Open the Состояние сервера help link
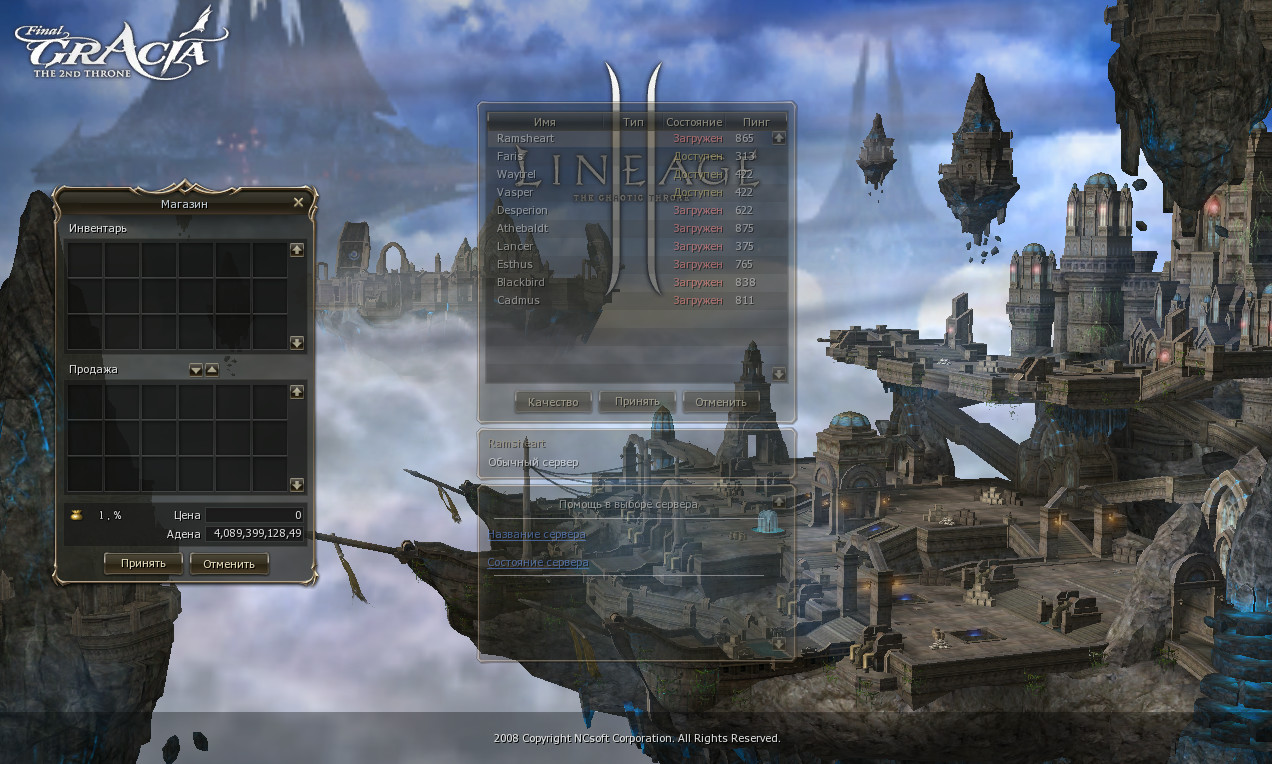This screenshot has width=1272, height=764. pos(538,563)
